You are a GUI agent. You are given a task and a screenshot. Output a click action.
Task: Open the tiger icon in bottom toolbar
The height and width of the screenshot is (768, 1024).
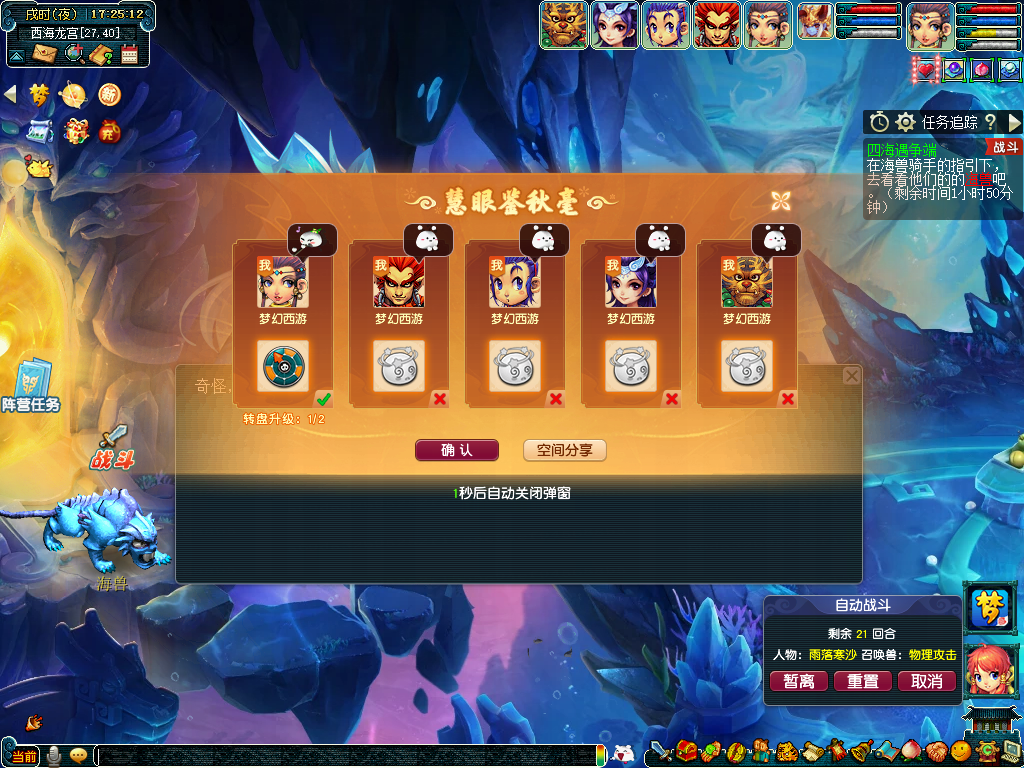coord(787,750)
